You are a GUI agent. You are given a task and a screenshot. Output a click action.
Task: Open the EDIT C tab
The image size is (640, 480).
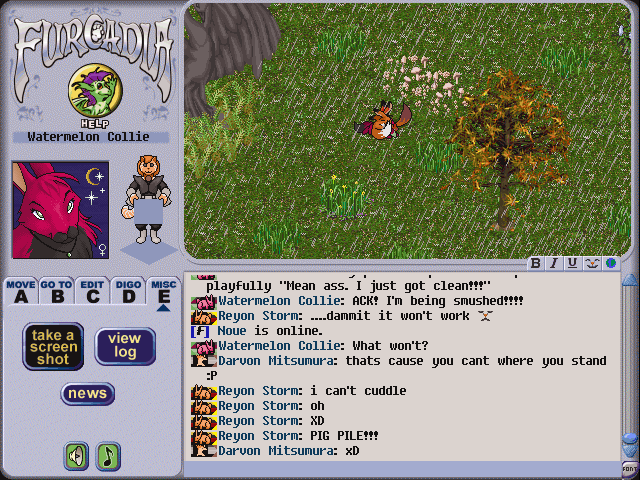point(92,291)
